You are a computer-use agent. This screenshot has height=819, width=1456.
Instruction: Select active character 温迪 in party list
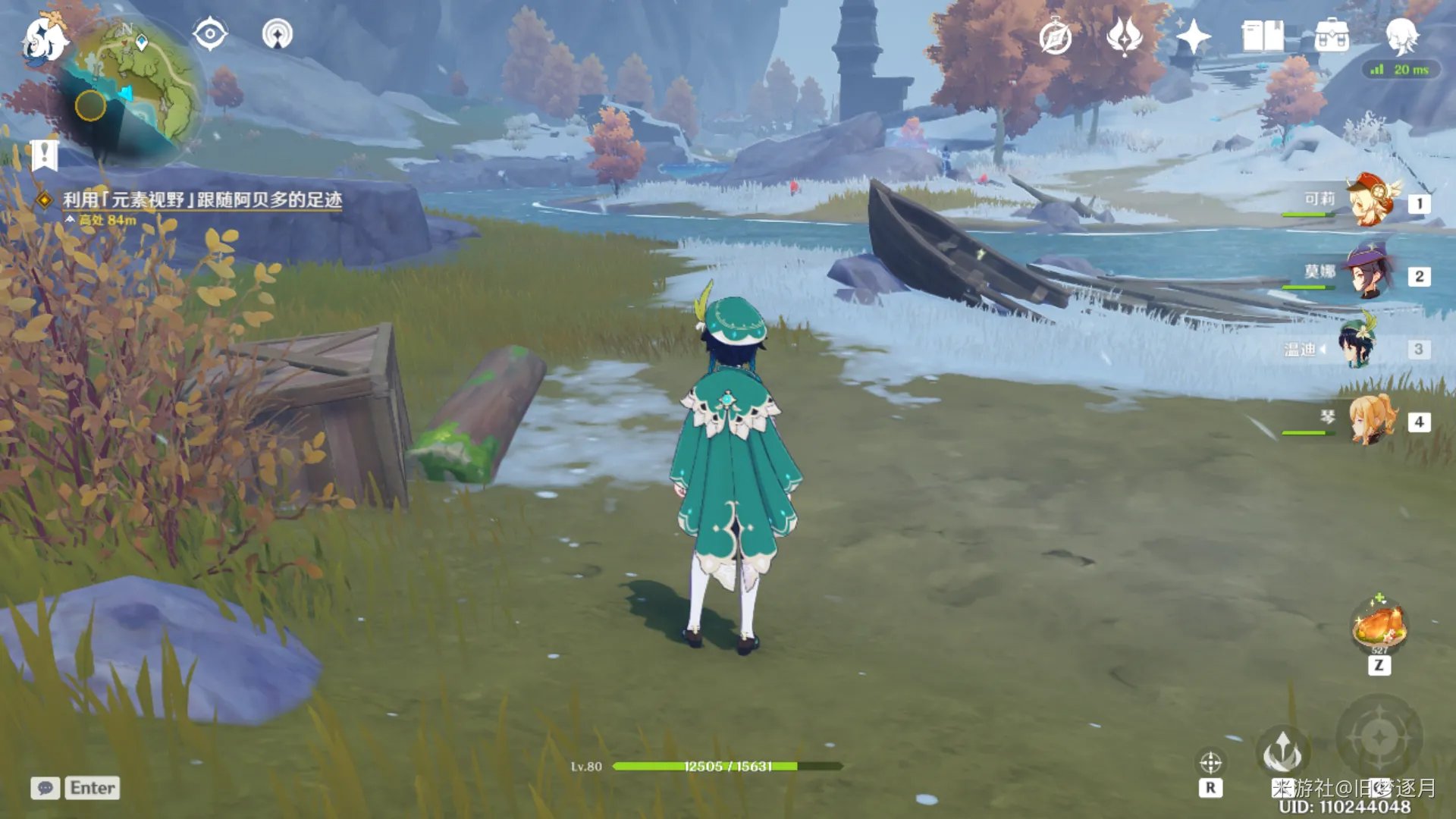pos(1357,347)
